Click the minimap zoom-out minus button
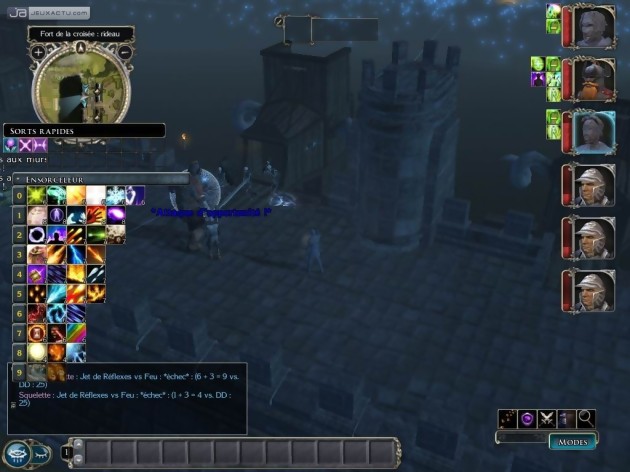Image resolution: width=630 pixels, height=472 pixels. pos(124,52)
